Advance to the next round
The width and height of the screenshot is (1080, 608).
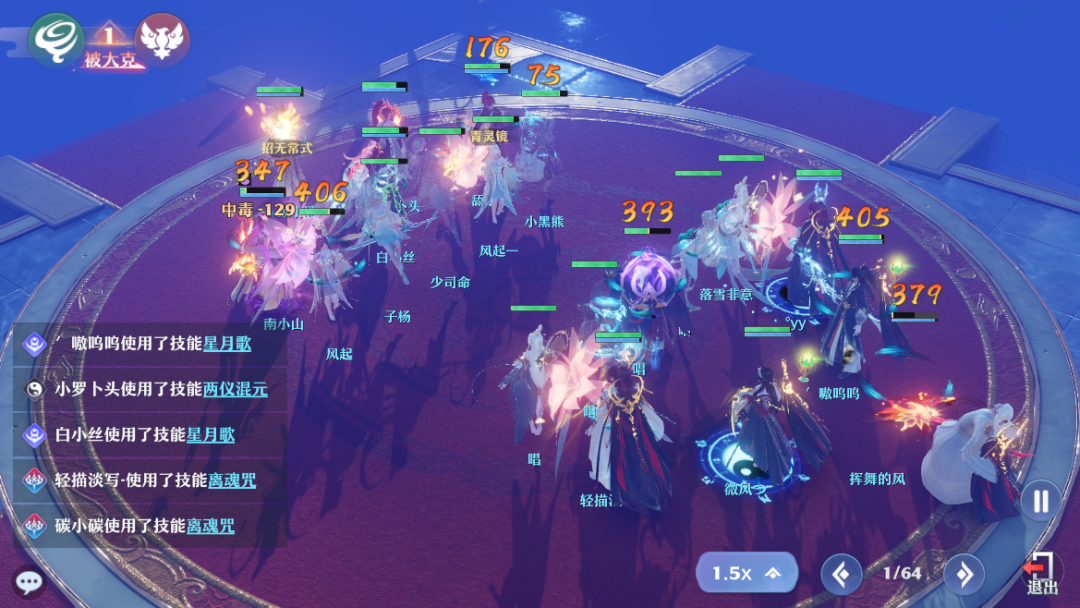tap(964, 574)
